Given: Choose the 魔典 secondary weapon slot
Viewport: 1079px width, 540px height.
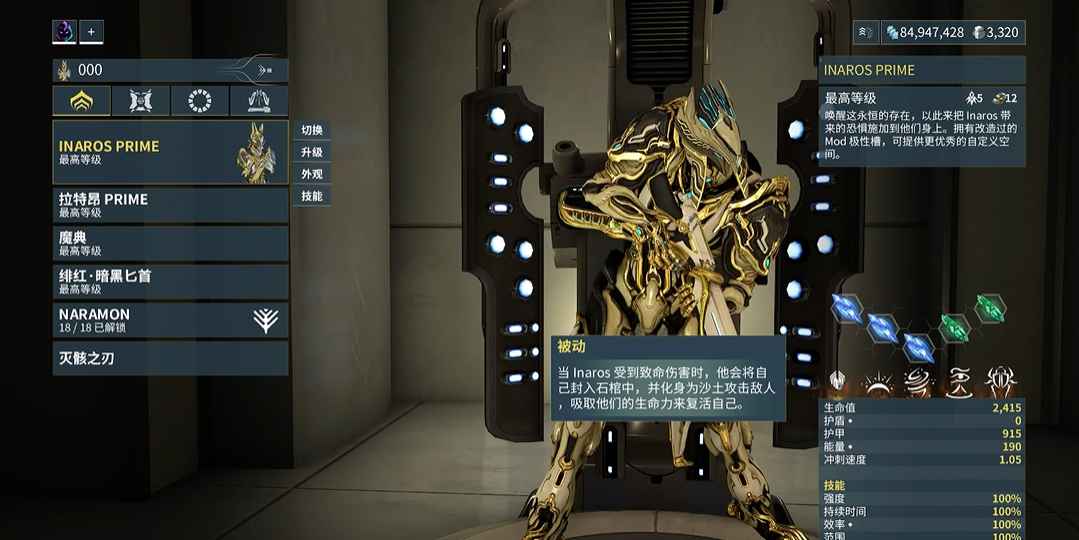Looking at the screenshot, I should pos(170,243).
